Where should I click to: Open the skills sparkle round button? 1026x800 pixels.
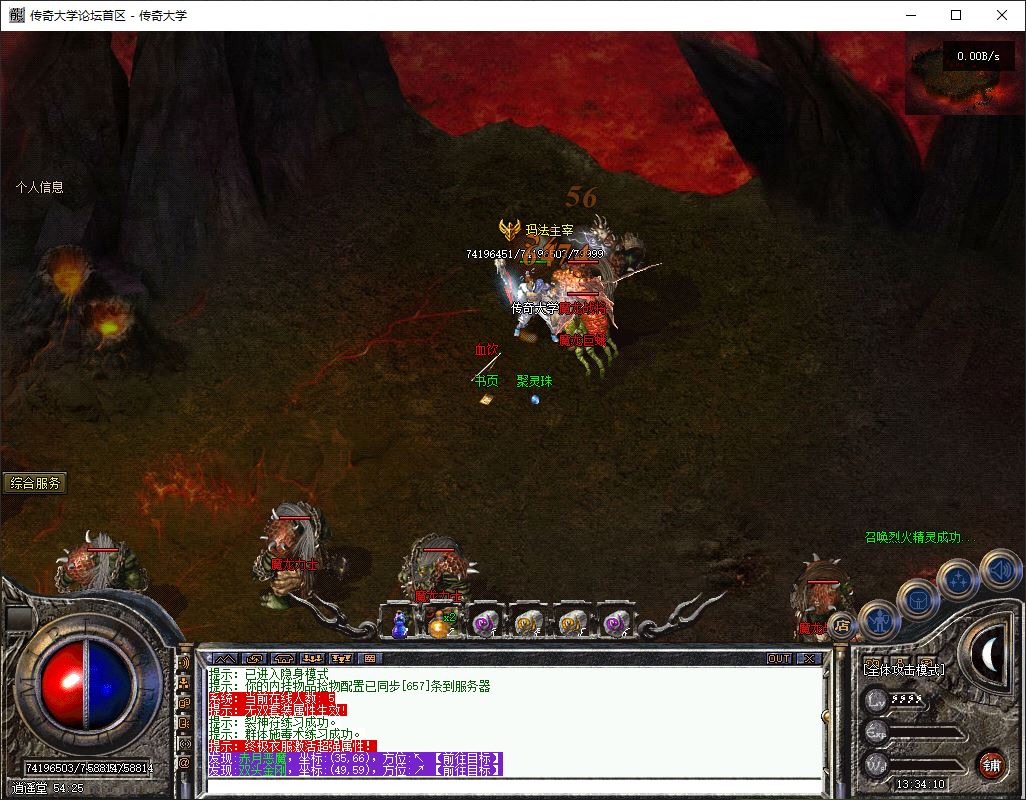pos(958,579)
